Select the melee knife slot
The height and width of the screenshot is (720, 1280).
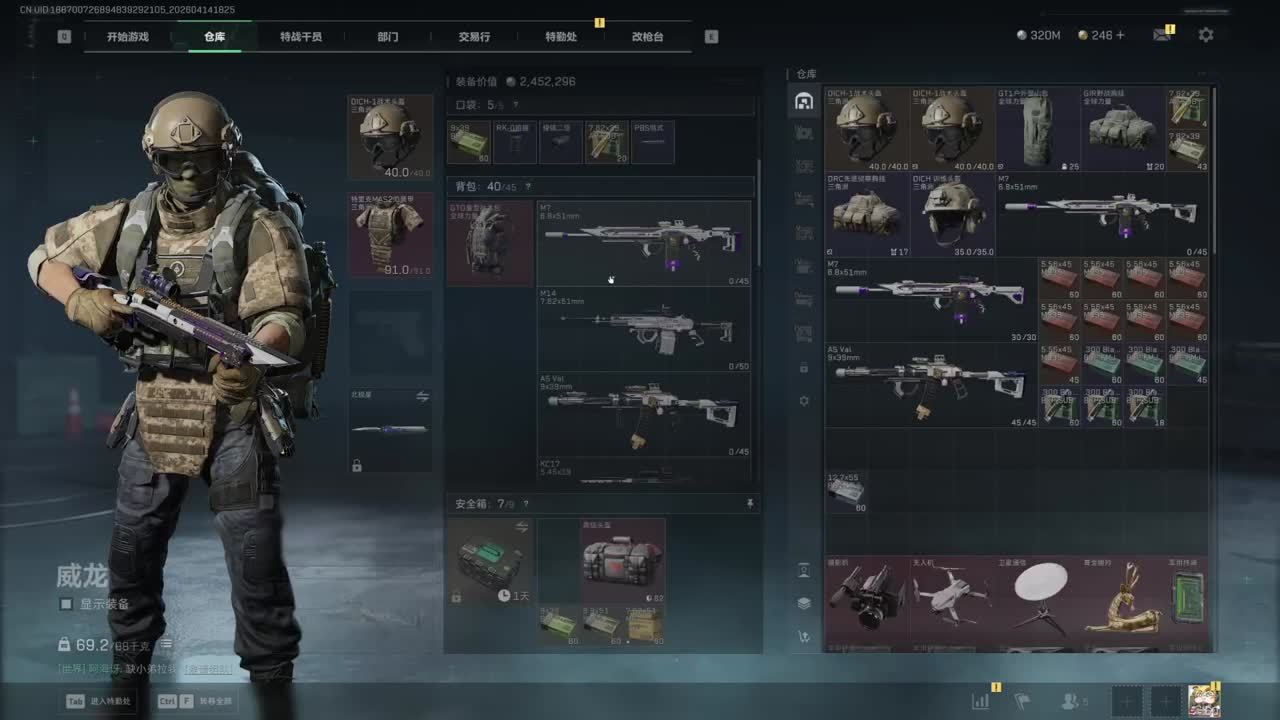(390, 430)
